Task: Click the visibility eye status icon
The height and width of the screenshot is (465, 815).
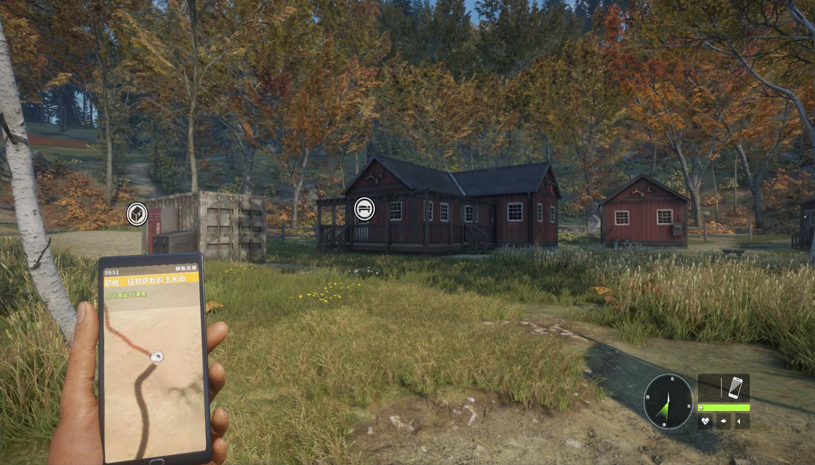Action: tap(723, 421)
